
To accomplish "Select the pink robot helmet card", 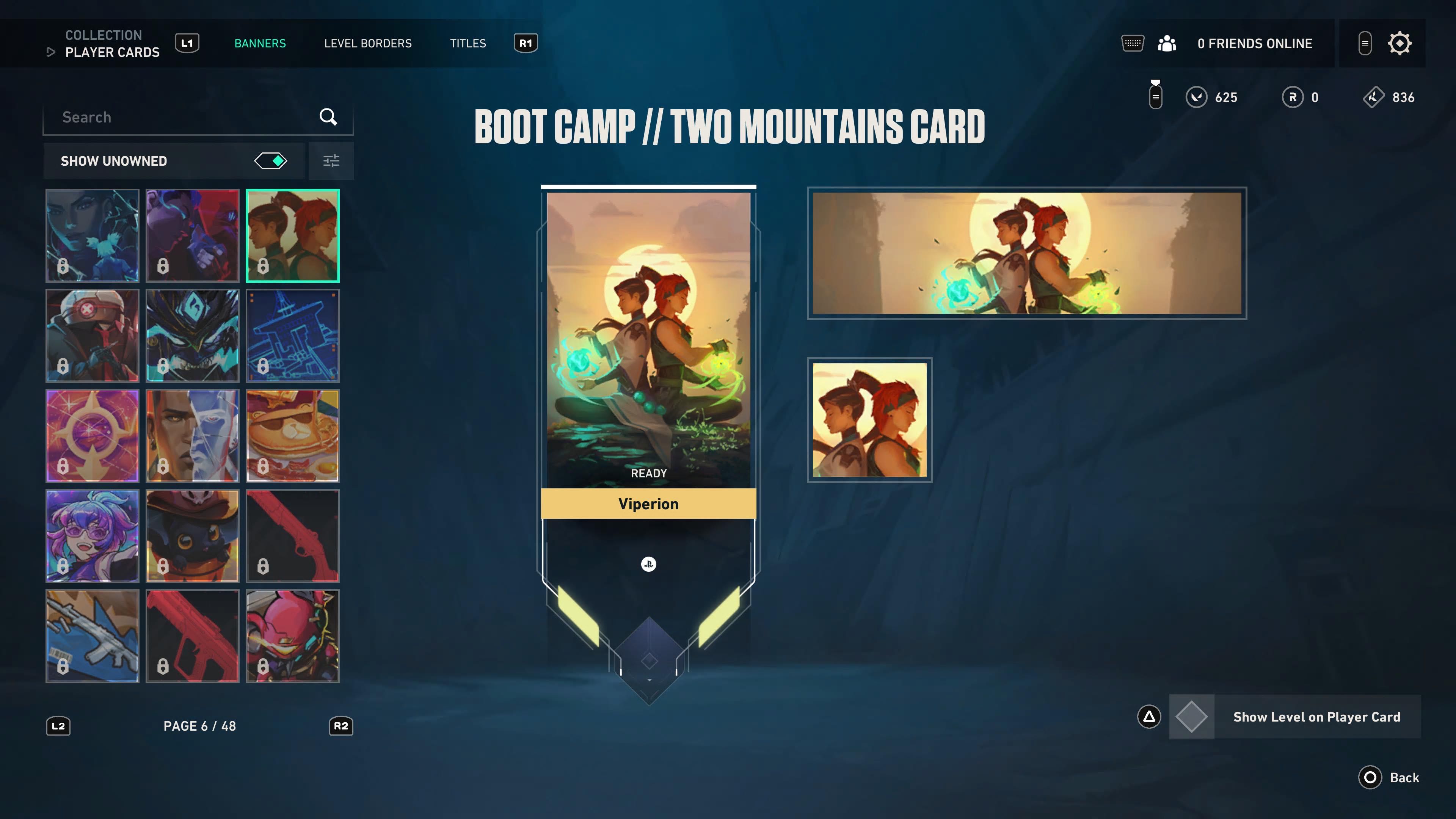I will pos(292,636).
